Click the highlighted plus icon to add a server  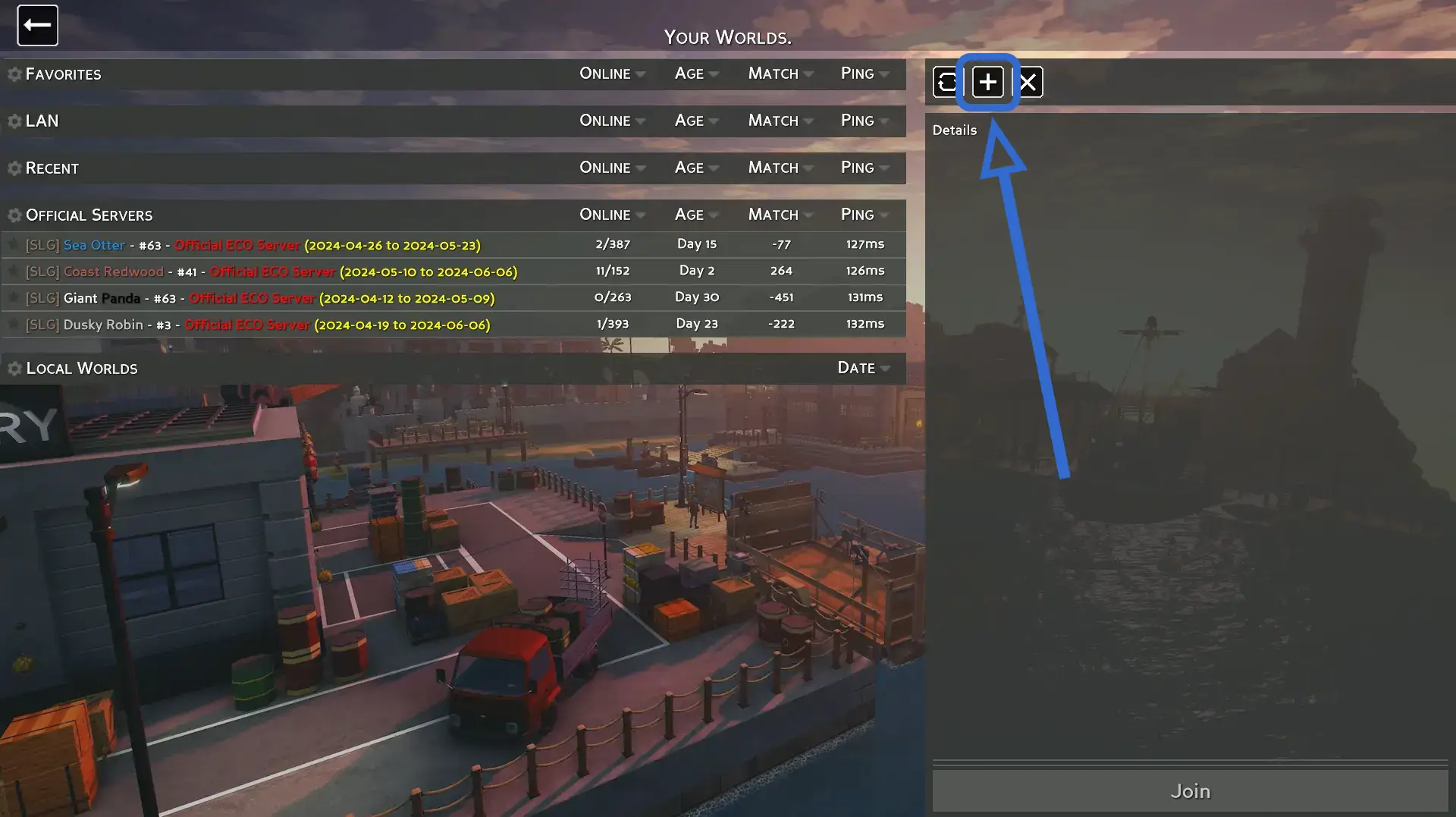click(x=987, y=82)
